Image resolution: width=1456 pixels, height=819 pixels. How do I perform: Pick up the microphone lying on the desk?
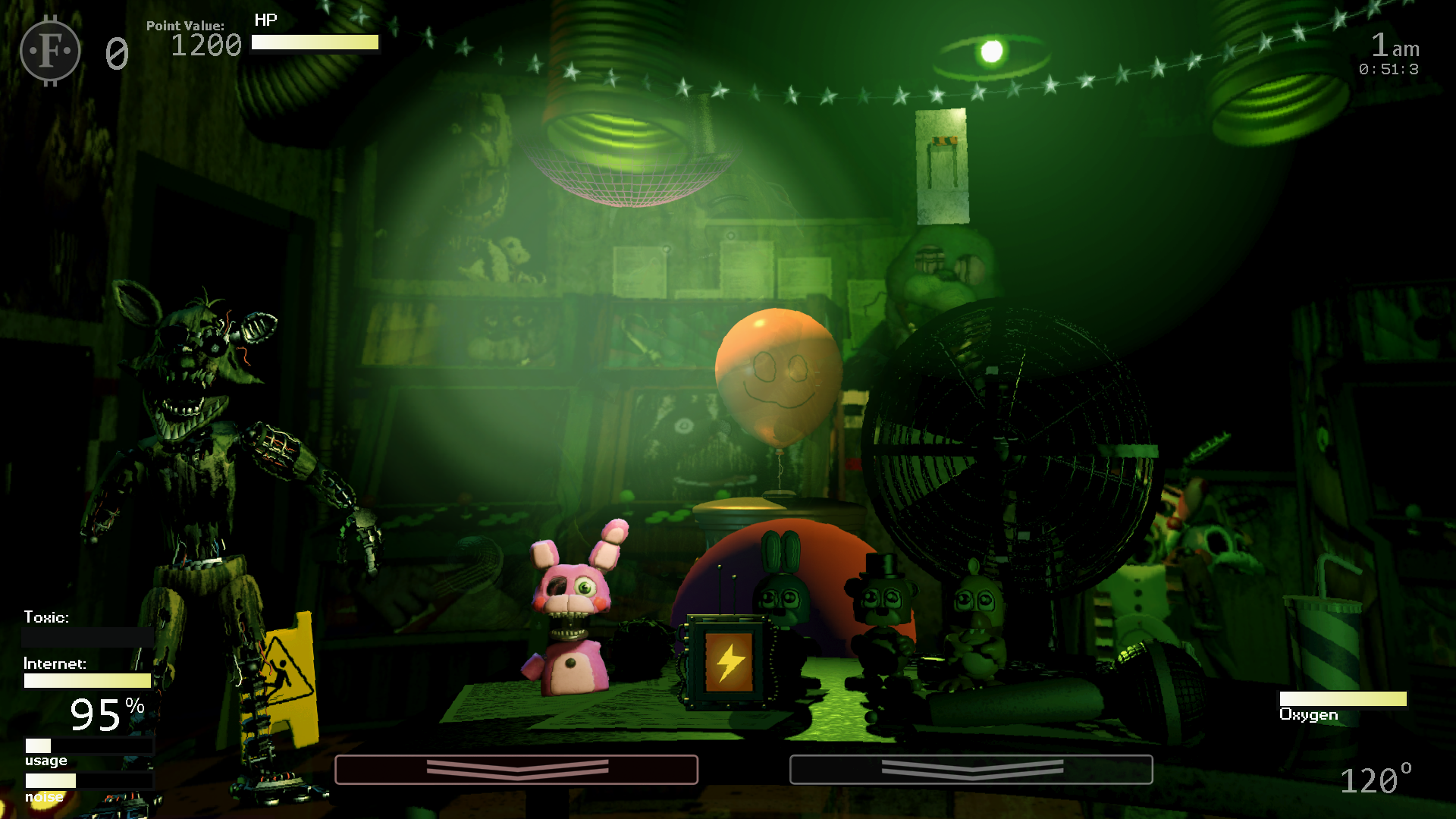click(1160, 682)
